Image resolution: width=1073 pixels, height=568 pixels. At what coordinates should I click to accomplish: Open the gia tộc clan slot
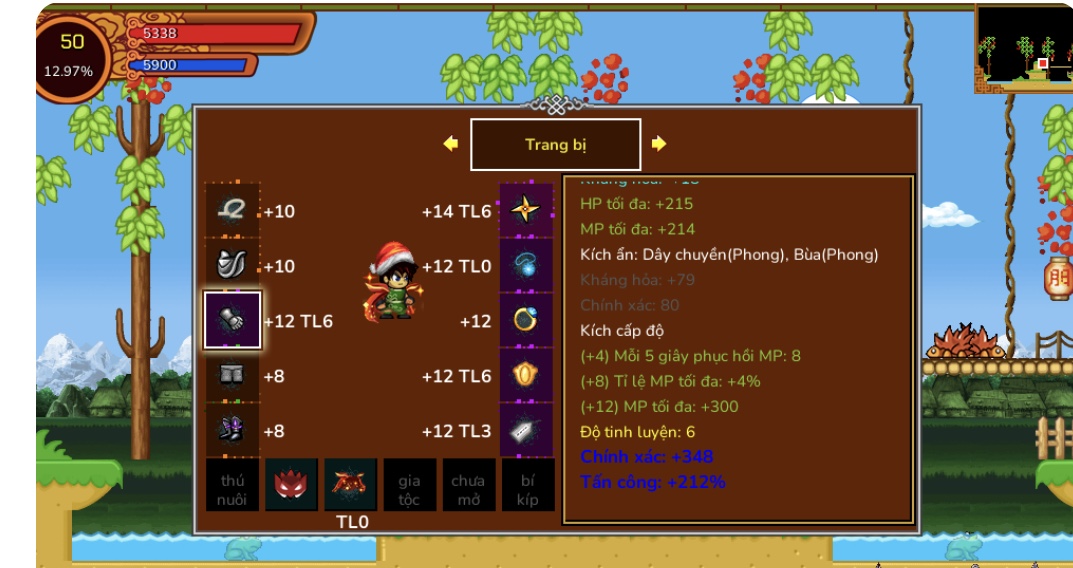click(409, 486)
